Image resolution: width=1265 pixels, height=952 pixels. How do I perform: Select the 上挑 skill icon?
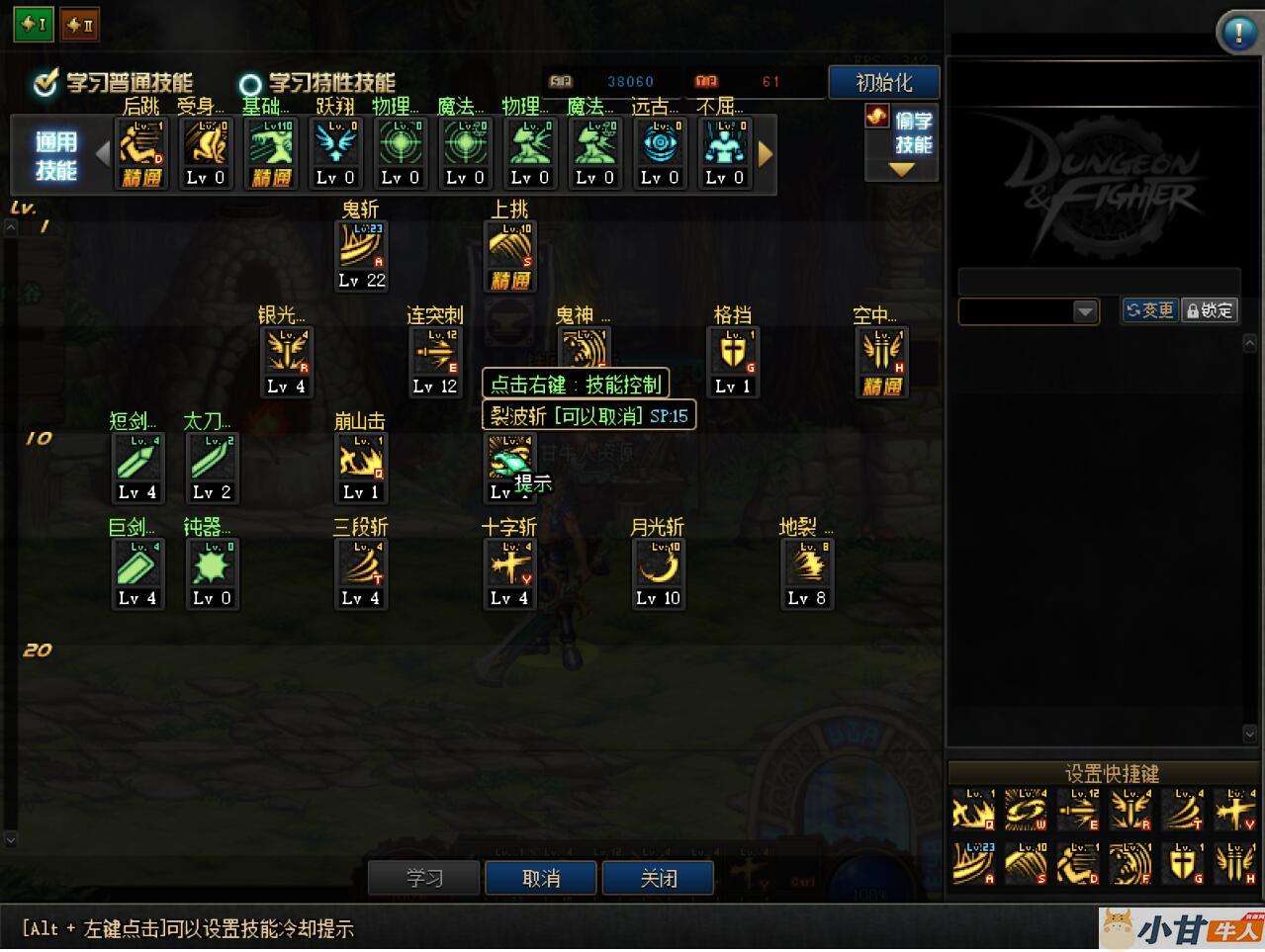click(510, 246)
